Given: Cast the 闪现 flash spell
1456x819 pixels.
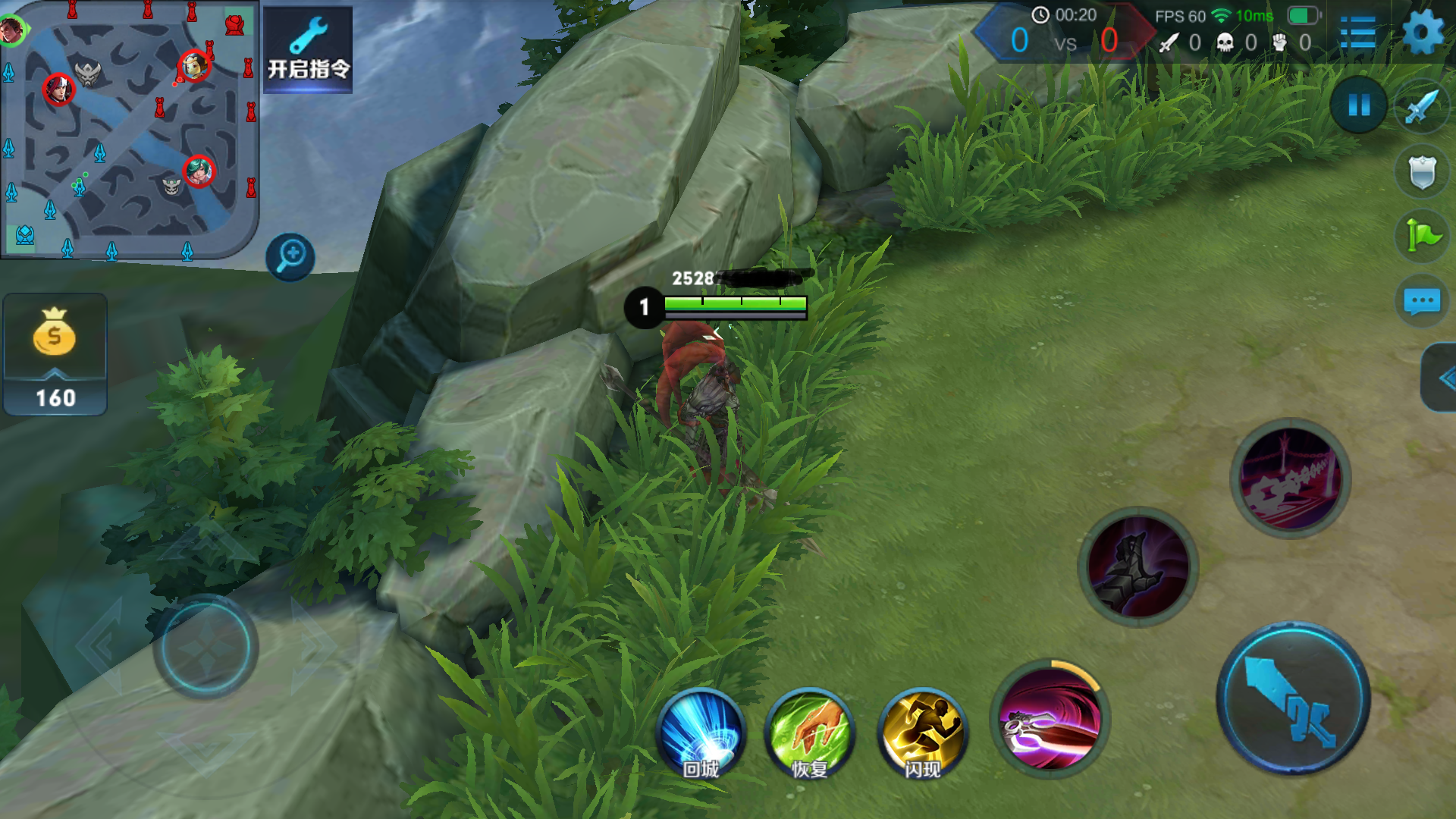Looking at the screenshot, I should (x=922, y=733).
